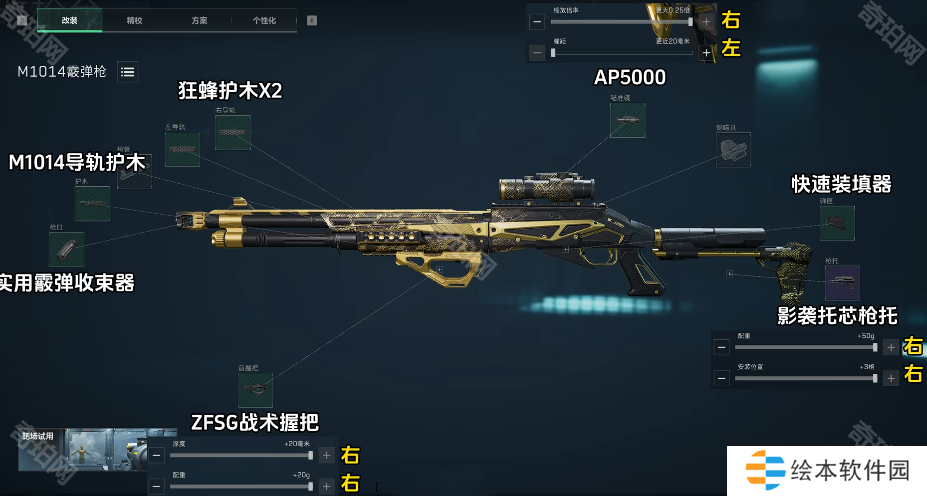Select the 枪托 stock slot
This screenshot has height=496, width=927.
point(842,282)
